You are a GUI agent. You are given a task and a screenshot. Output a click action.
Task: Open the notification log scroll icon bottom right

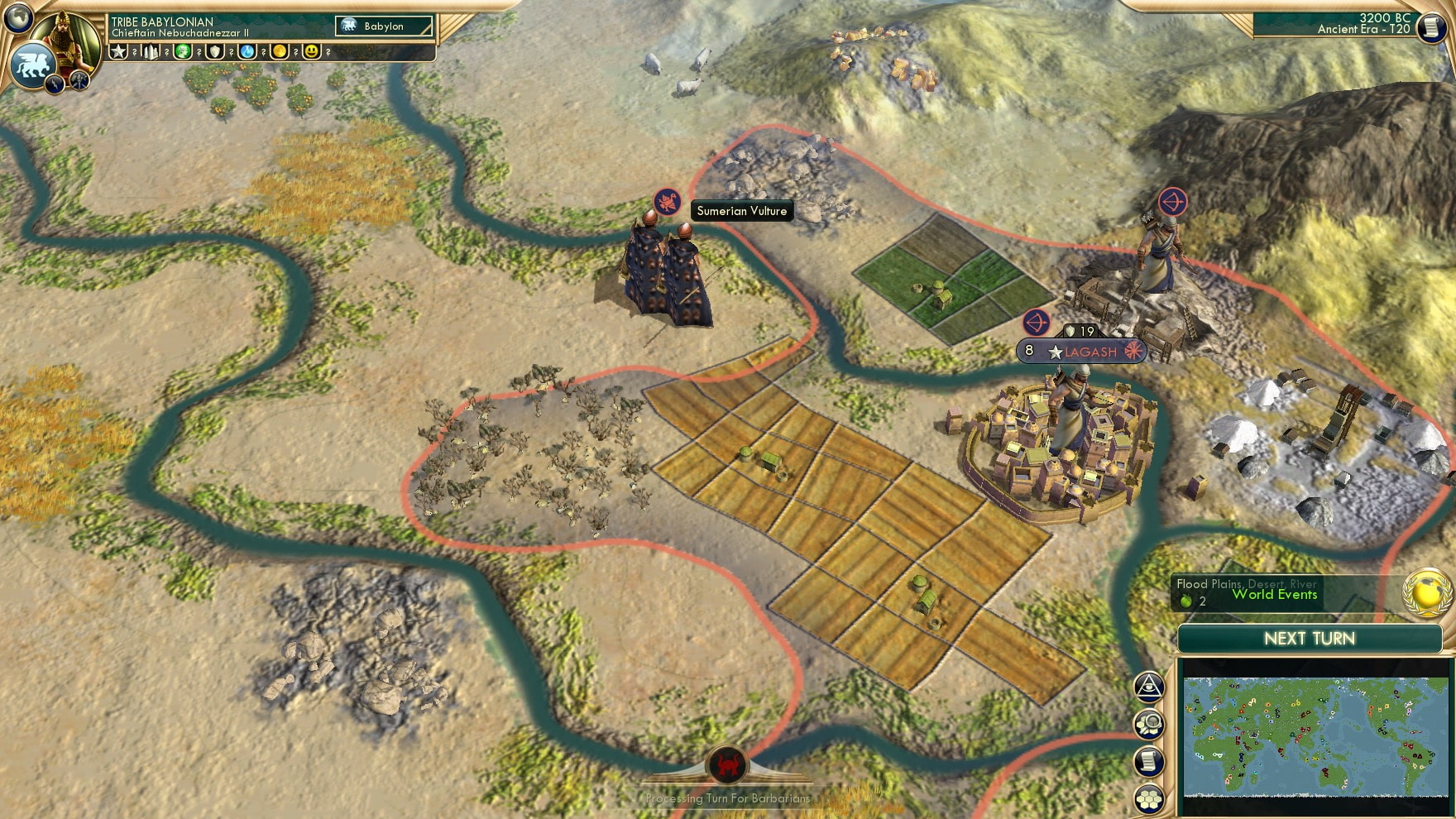(1148, 761)
